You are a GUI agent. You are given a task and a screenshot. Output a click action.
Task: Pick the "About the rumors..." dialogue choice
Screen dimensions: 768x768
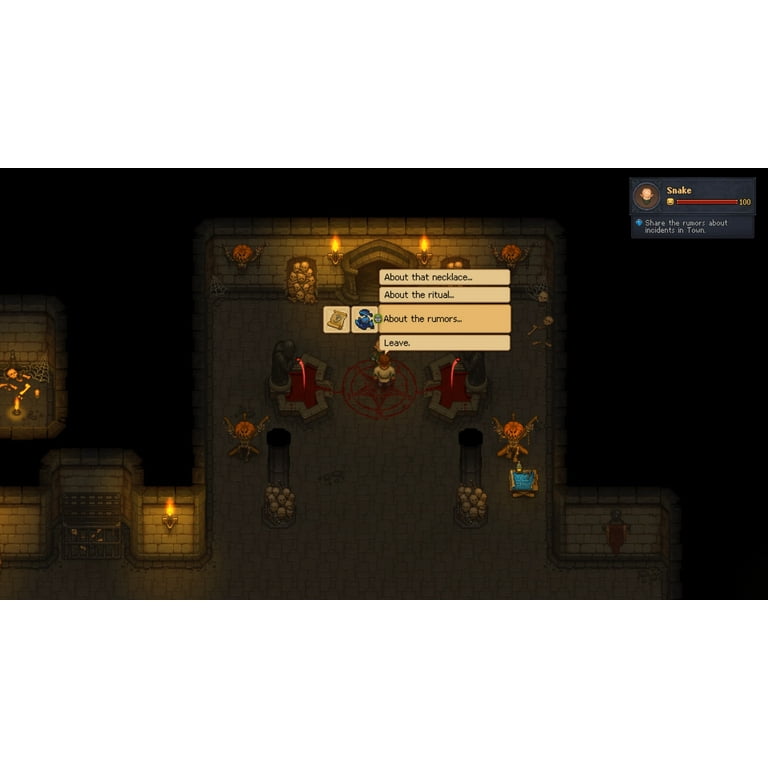[444, 319]
